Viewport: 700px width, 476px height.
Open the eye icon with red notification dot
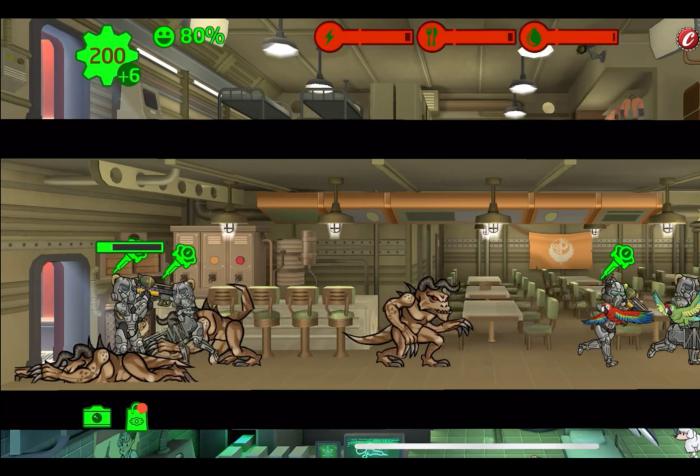[136, 417]
